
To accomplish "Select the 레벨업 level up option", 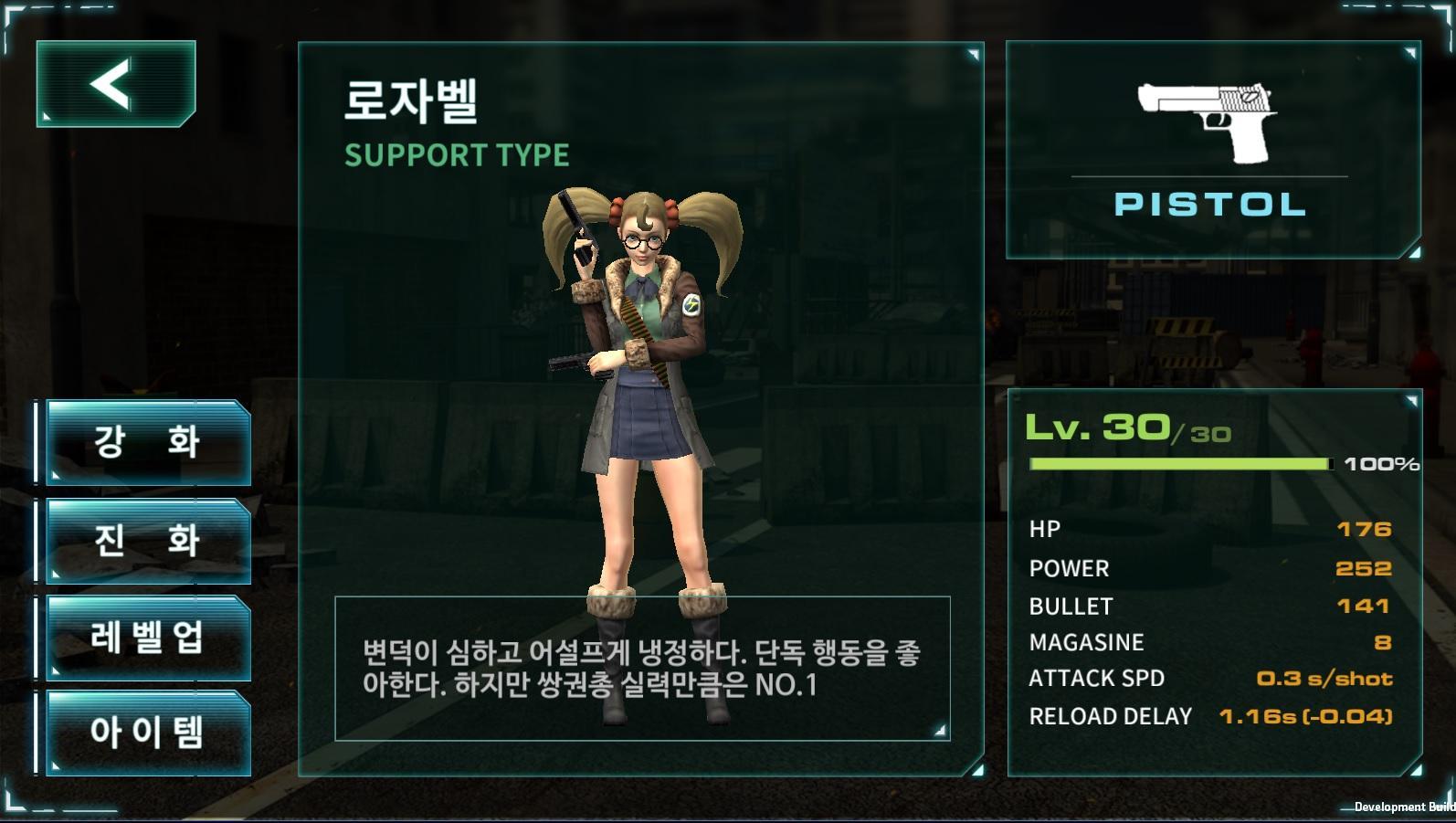I will click(146, 638).
